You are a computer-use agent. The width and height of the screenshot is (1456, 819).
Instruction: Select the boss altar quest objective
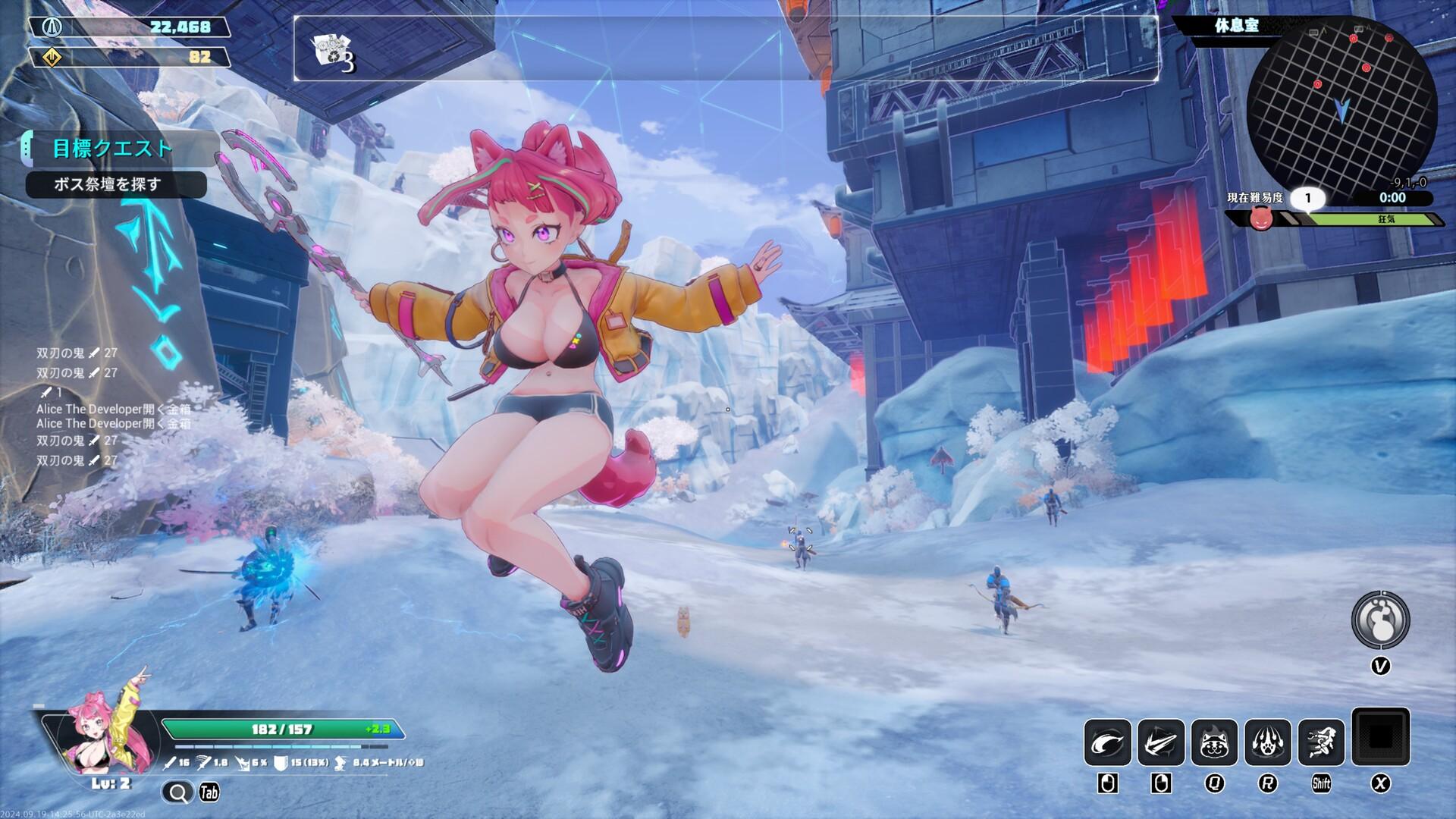(115, 184)
